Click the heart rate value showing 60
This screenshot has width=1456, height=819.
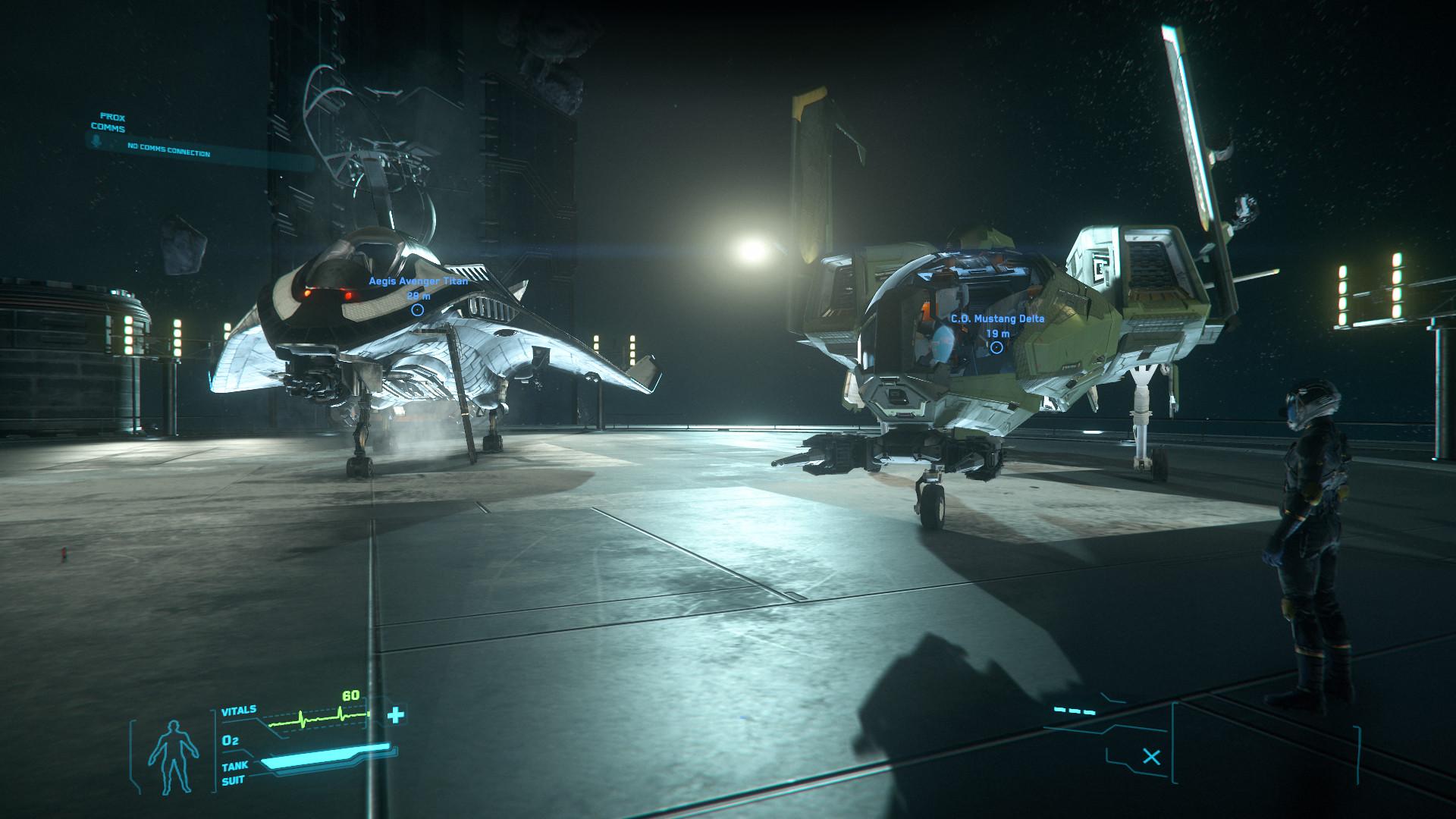[x=350, y=696]
